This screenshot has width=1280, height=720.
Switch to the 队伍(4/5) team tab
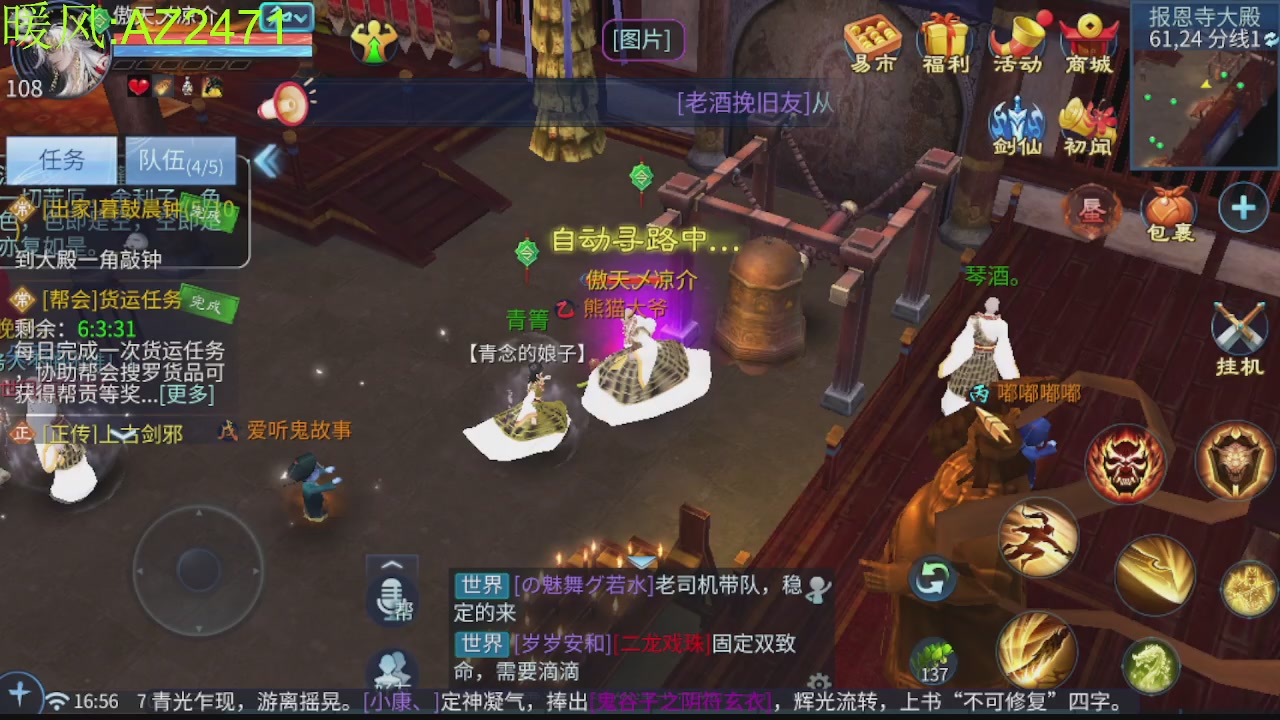click(x=180, y=161)
